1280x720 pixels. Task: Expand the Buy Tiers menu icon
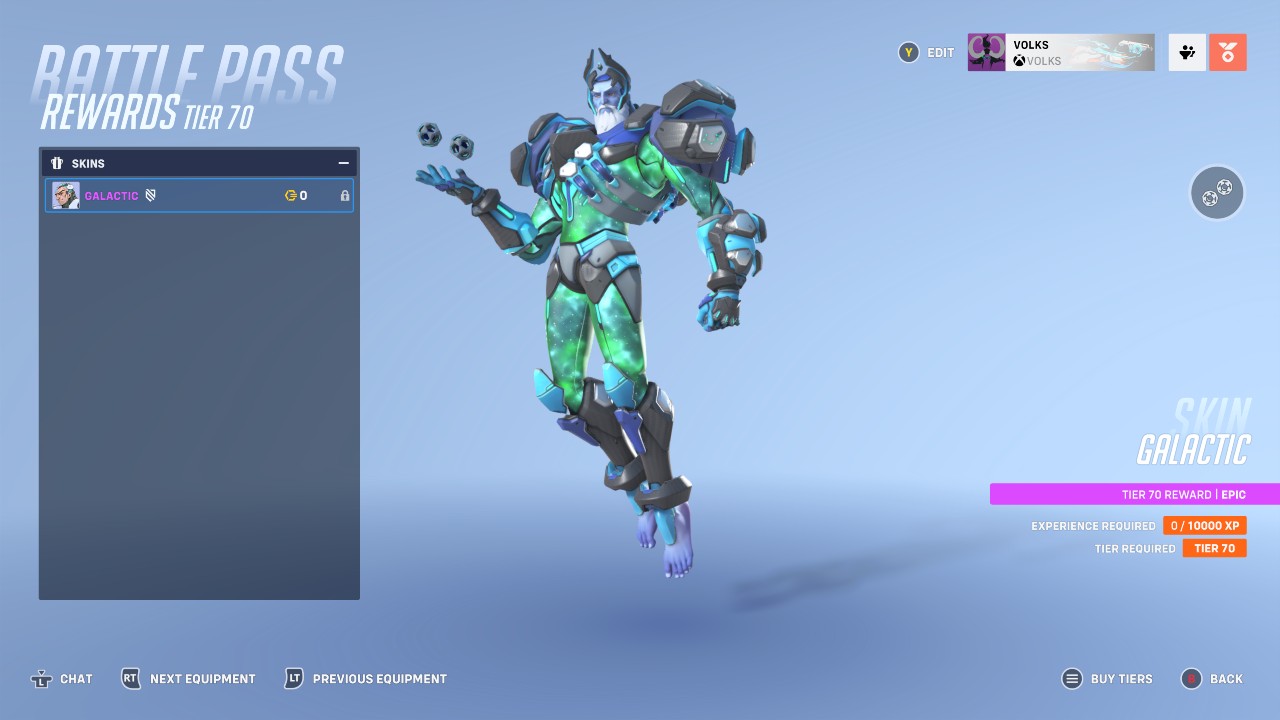coord(1072,678)
